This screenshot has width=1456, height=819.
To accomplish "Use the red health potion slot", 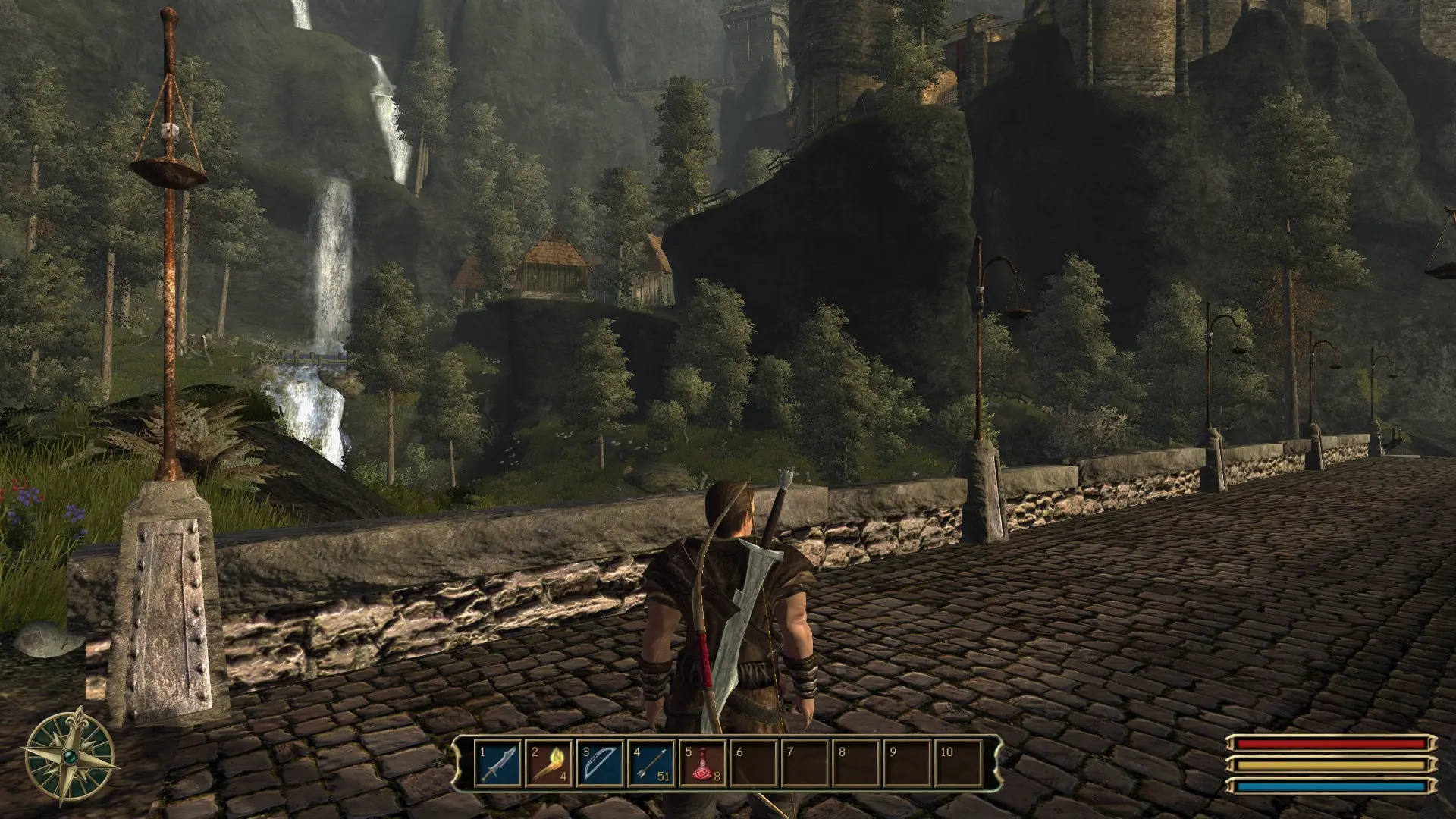I will point(702,764).
